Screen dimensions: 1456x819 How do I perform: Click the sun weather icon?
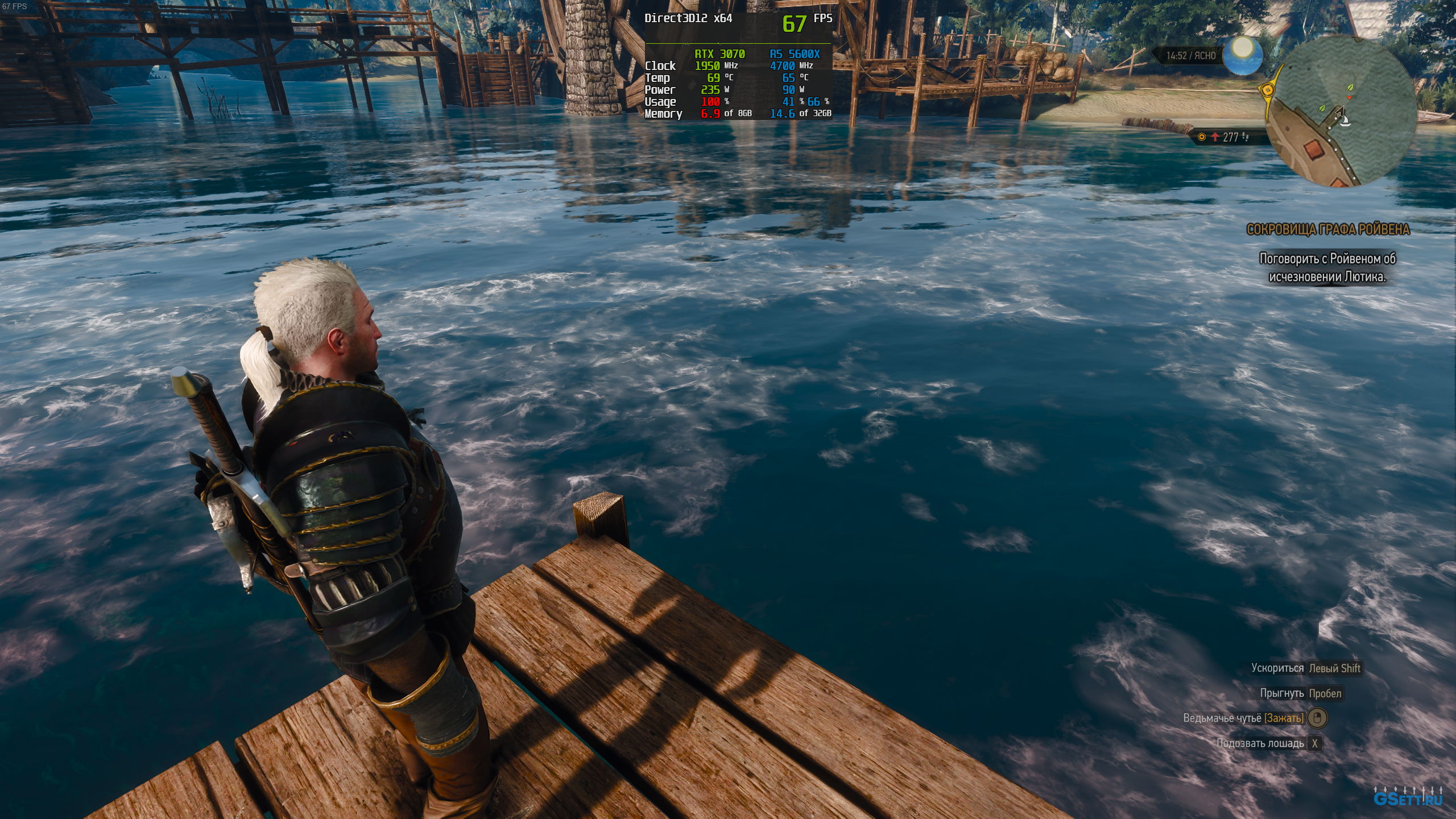pos(1243,55)
